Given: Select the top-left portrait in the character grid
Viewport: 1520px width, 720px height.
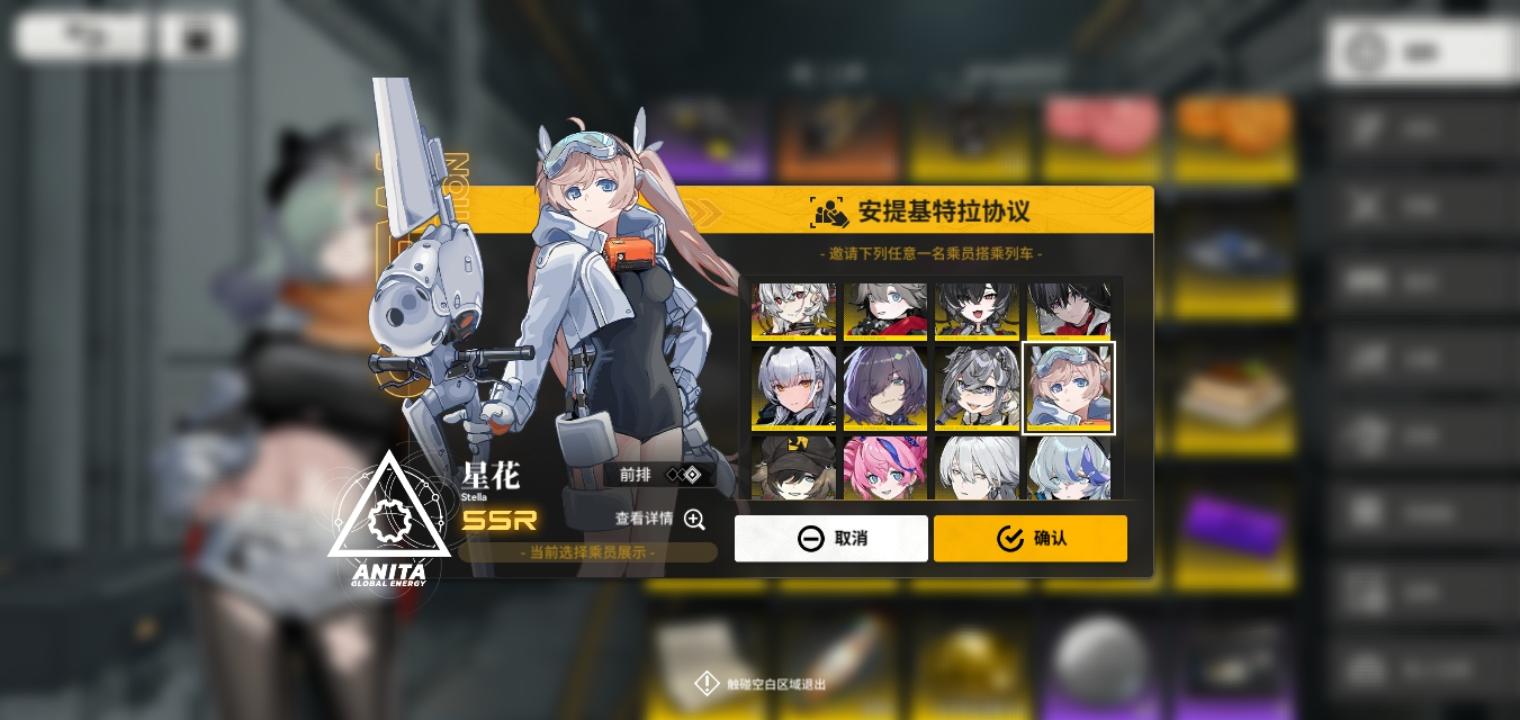Looking at the screenshot, I should 793,309.
